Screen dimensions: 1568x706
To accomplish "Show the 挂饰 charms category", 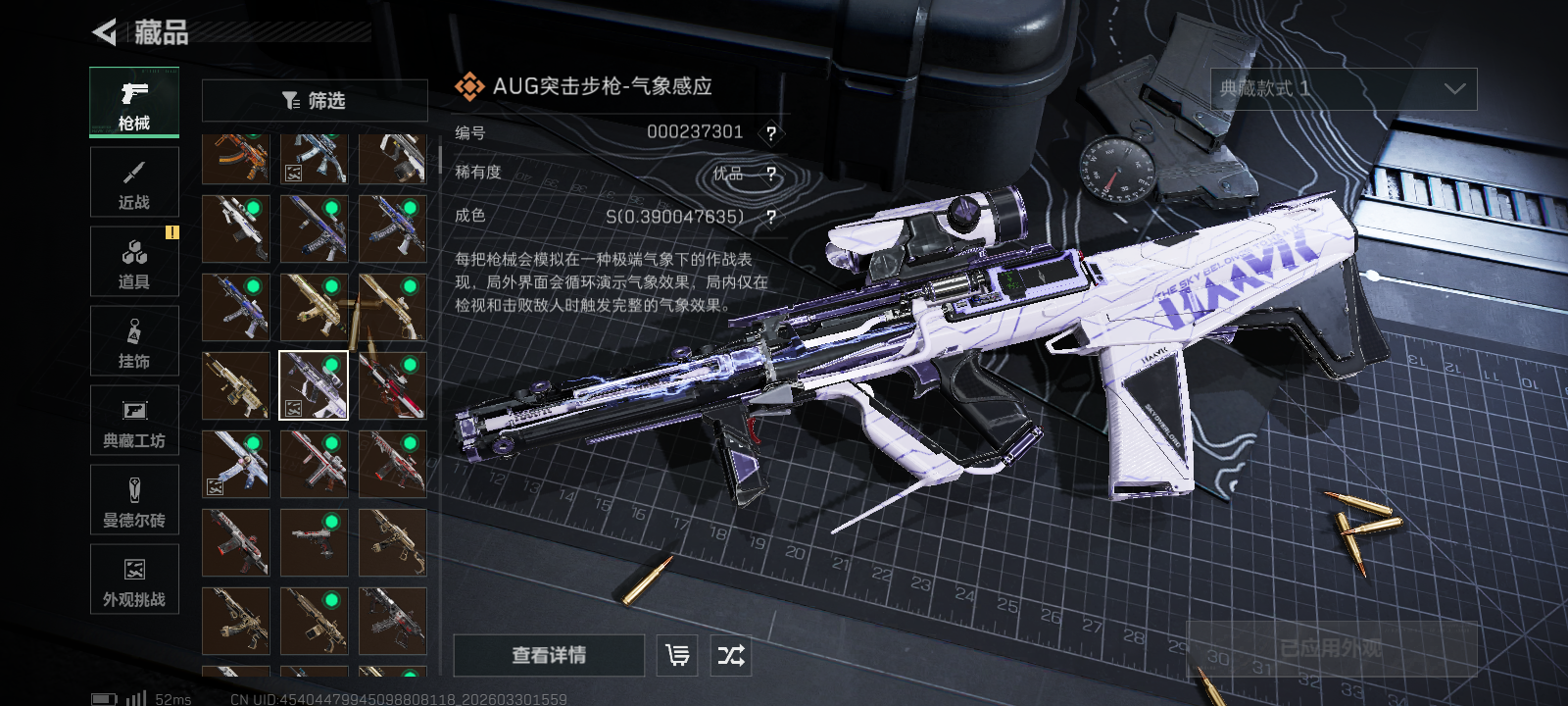I will 134,341.
